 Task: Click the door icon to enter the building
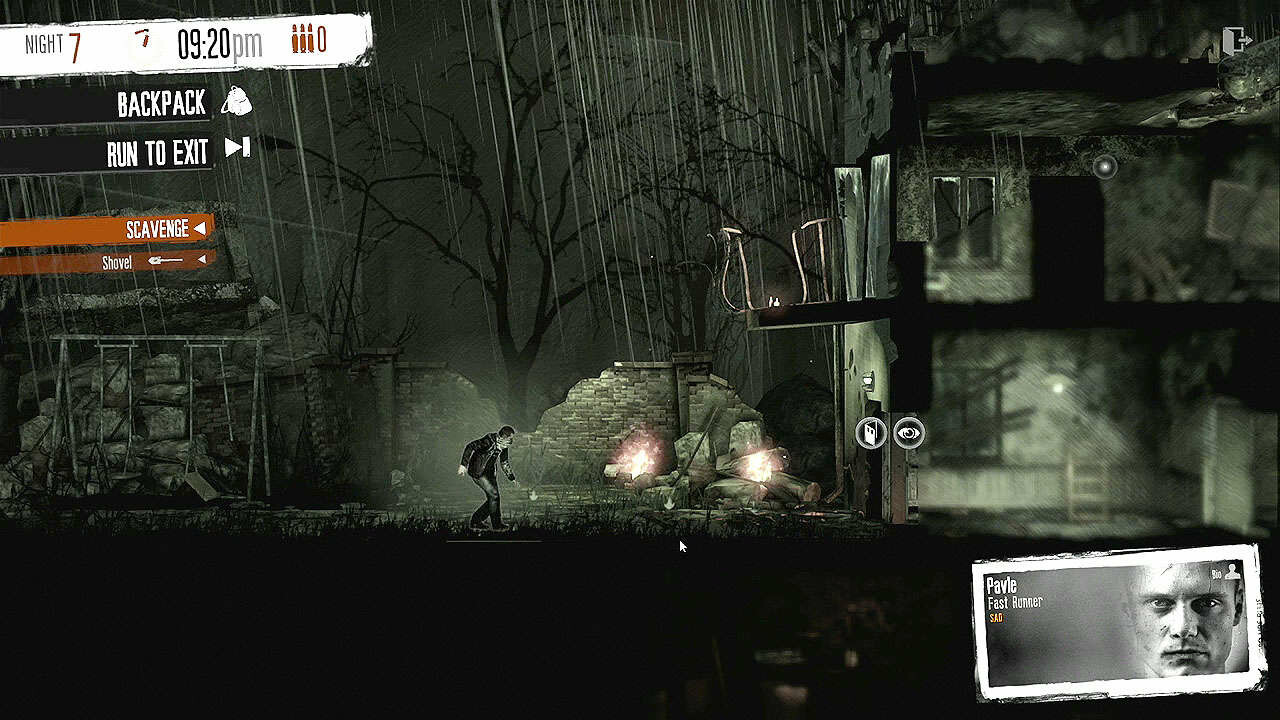pyautogui.click(x=871, y=433)
